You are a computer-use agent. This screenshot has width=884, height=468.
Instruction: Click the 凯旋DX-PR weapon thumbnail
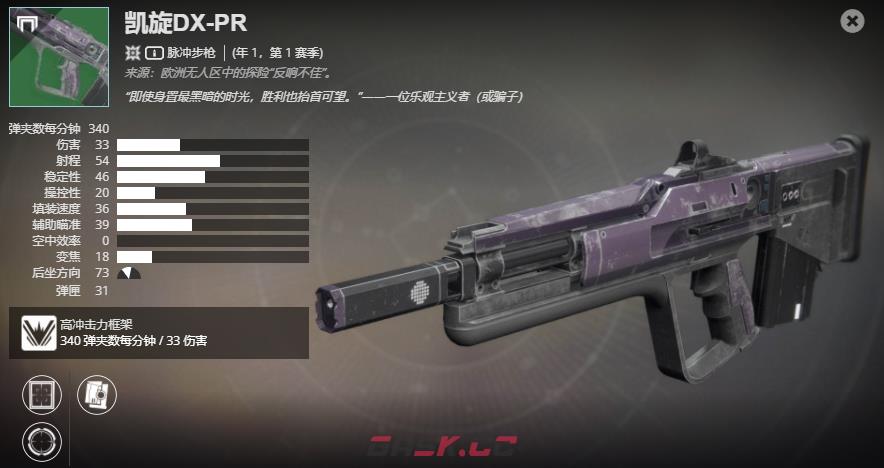pyautogui.click(x=59, y=57)
